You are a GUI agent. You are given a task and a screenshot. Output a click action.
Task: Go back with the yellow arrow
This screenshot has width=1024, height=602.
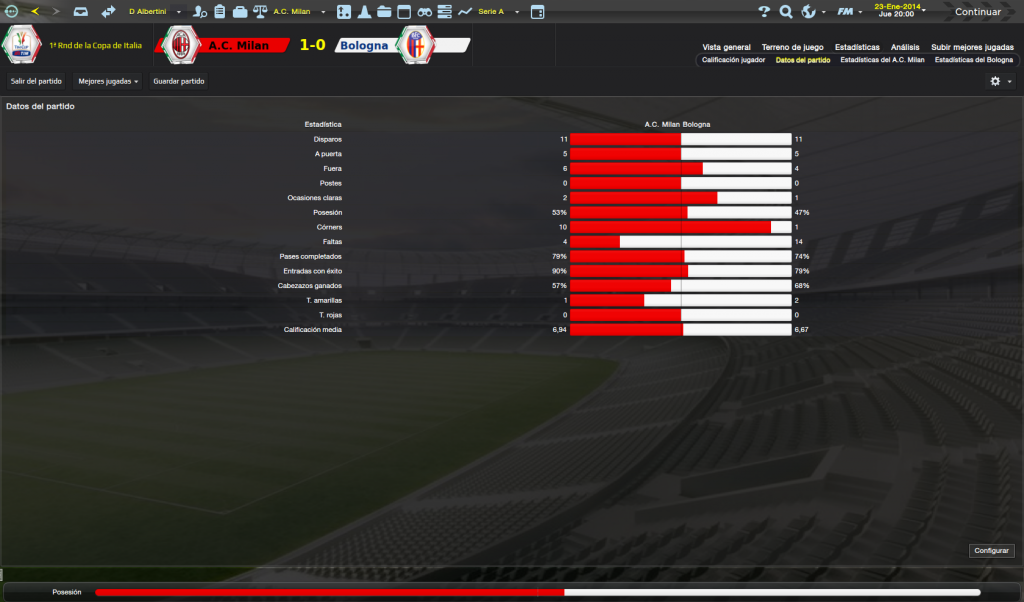34,12
